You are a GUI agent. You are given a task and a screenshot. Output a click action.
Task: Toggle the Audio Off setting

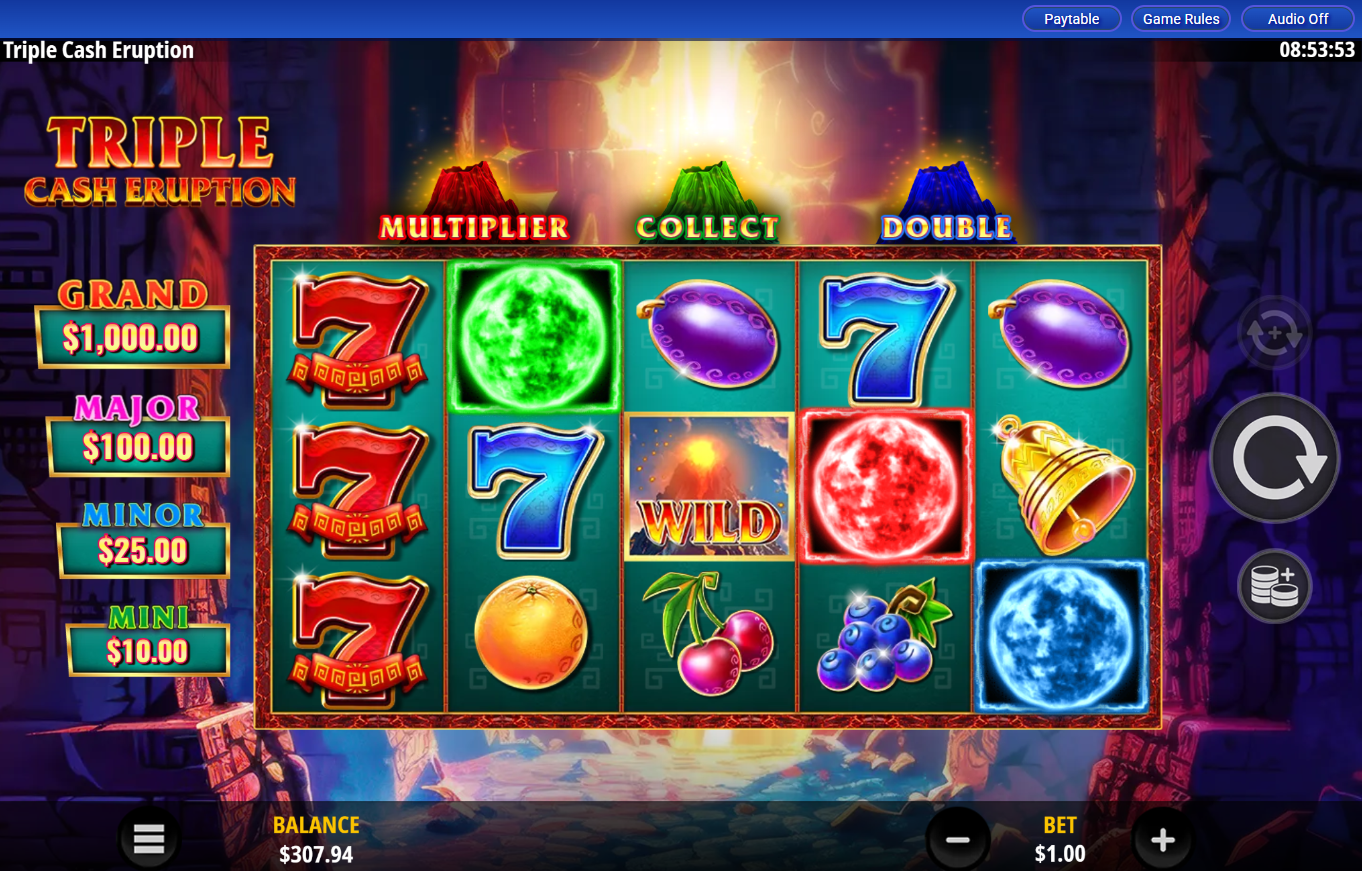[x=1296, y=18]
